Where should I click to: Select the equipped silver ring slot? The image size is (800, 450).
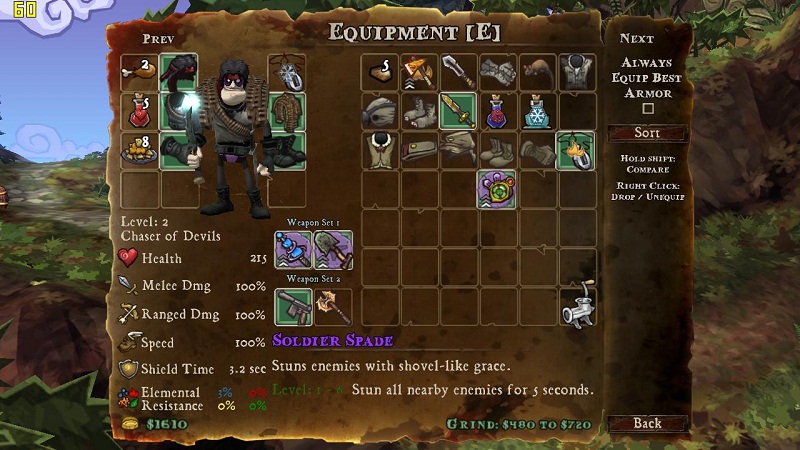[286, 72]
